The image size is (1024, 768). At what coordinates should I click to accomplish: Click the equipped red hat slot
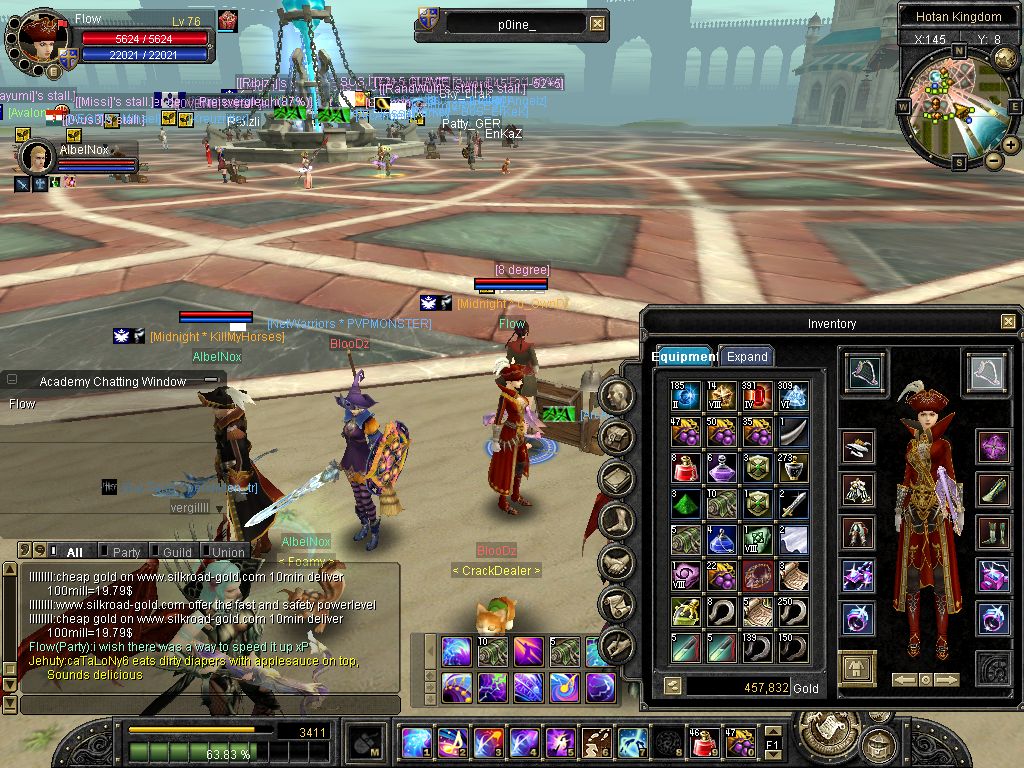click(x=858, y=446)
